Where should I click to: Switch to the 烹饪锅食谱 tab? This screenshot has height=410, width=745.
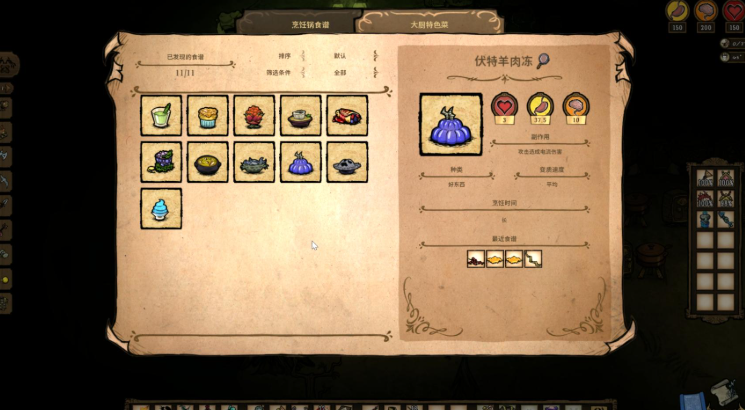click(296, 22)
